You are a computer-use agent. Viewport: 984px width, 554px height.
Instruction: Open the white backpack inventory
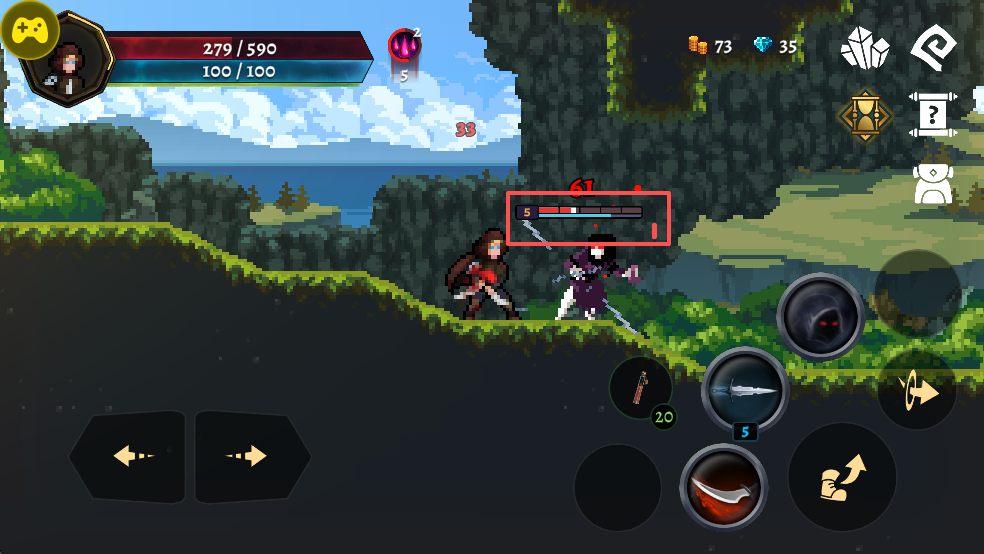[x=933, y=184]
